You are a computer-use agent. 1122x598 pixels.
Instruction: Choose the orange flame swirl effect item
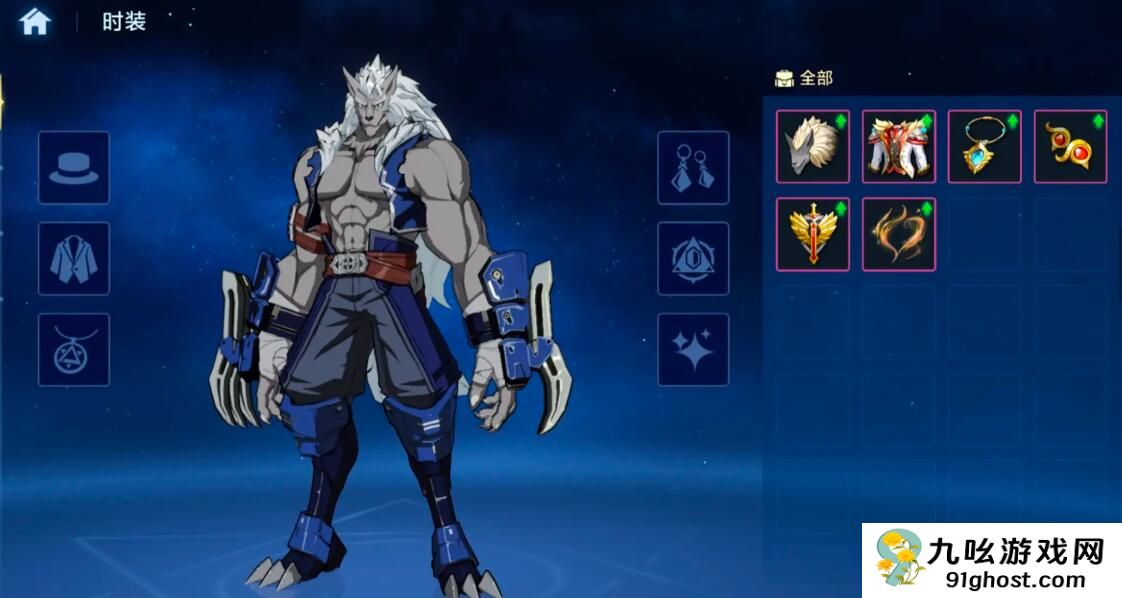(x=899, y=234)
